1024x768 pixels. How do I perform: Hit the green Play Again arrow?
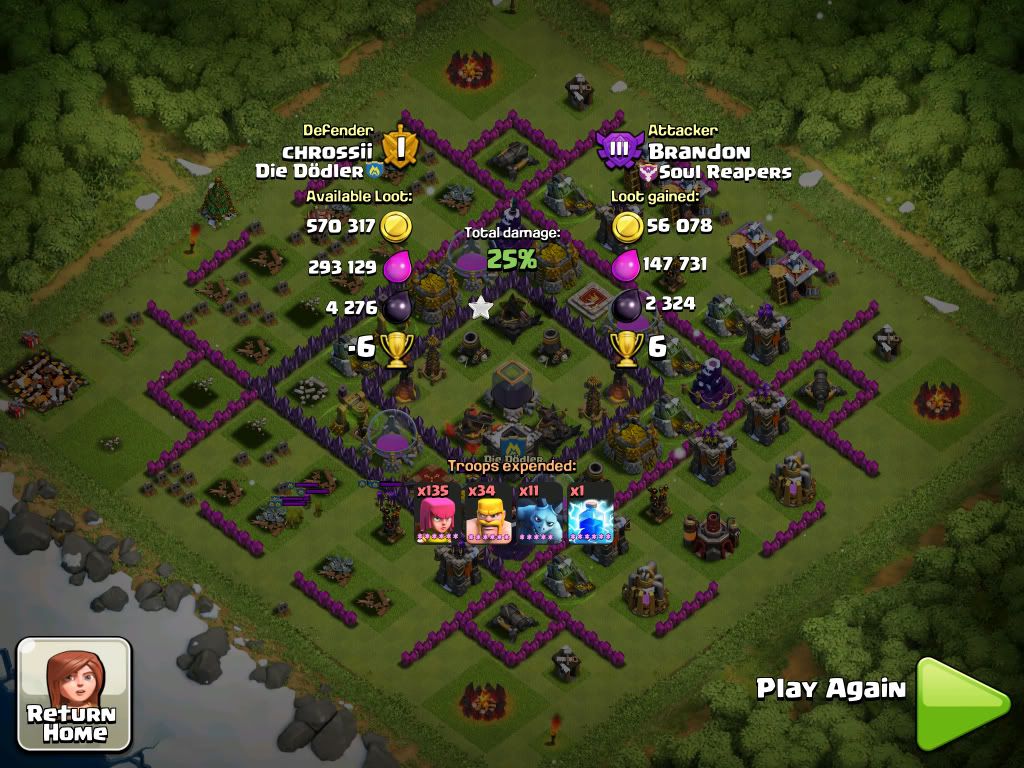tap(959, 702)
